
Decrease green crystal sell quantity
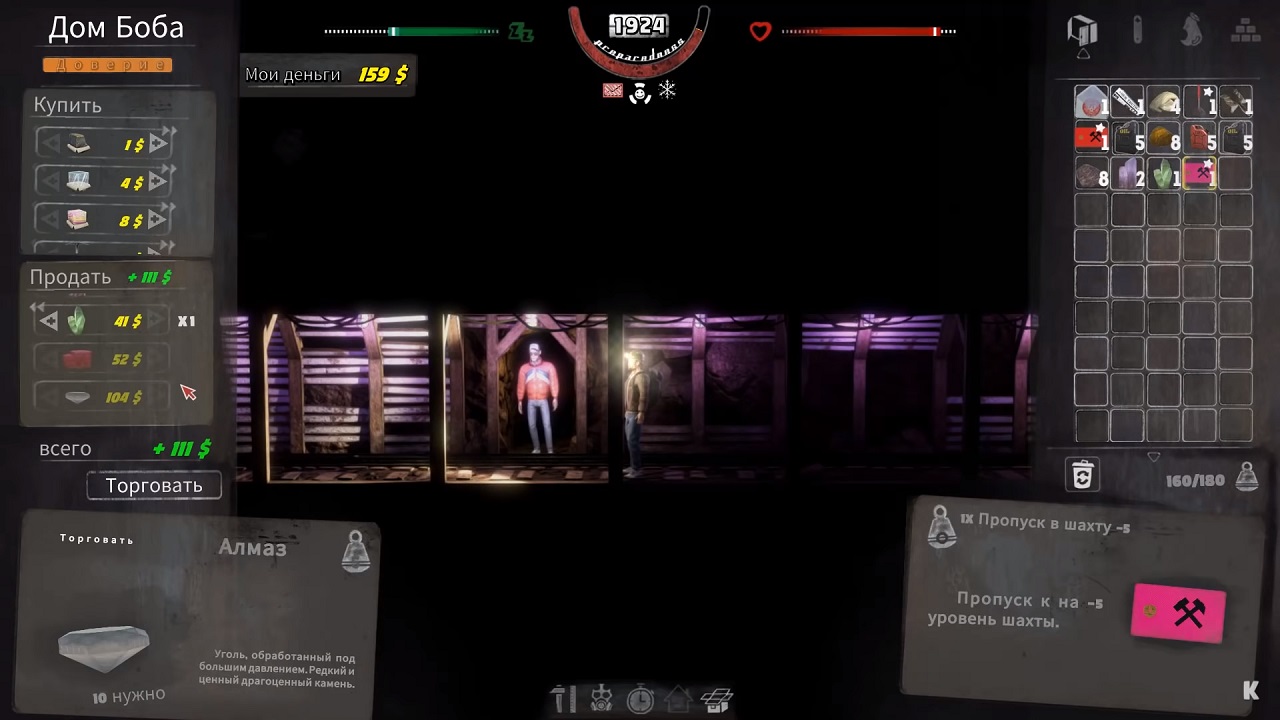click(48, 321)
